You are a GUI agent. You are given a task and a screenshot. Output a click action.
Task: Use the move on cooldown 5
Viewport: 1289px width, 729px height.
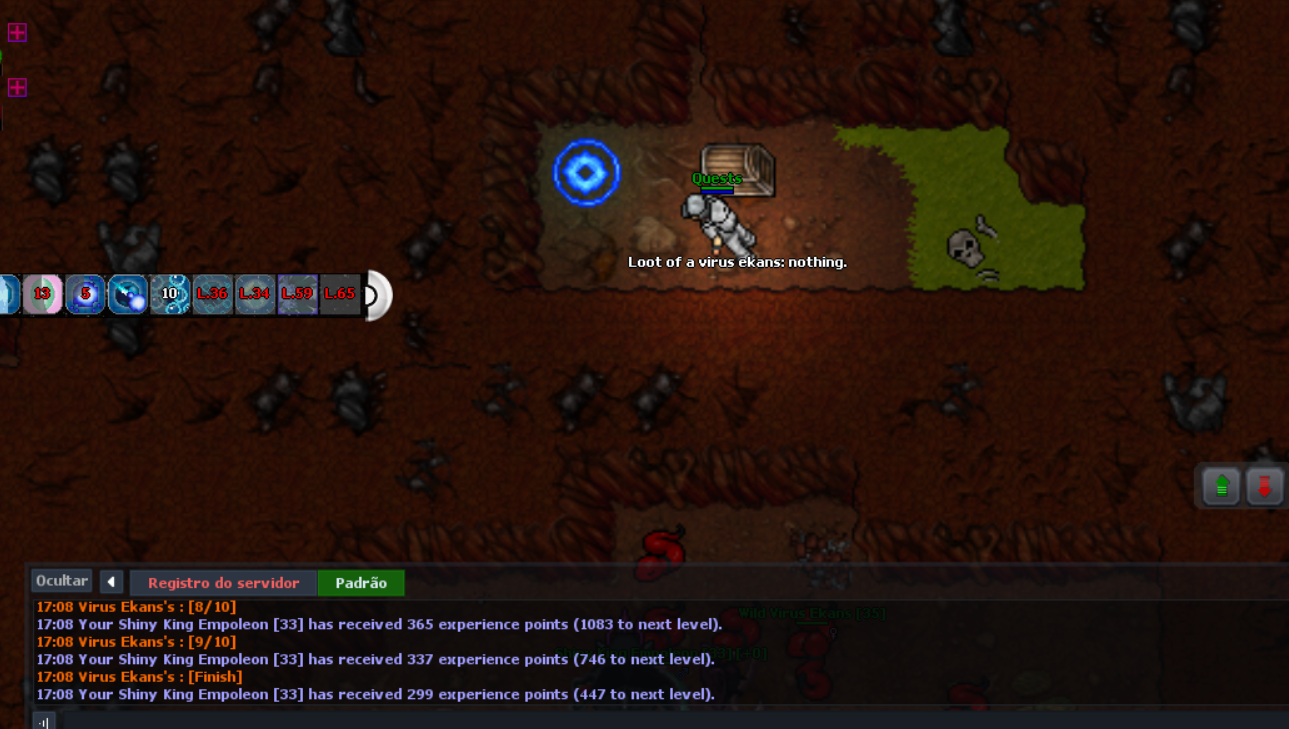coord(85,295)
